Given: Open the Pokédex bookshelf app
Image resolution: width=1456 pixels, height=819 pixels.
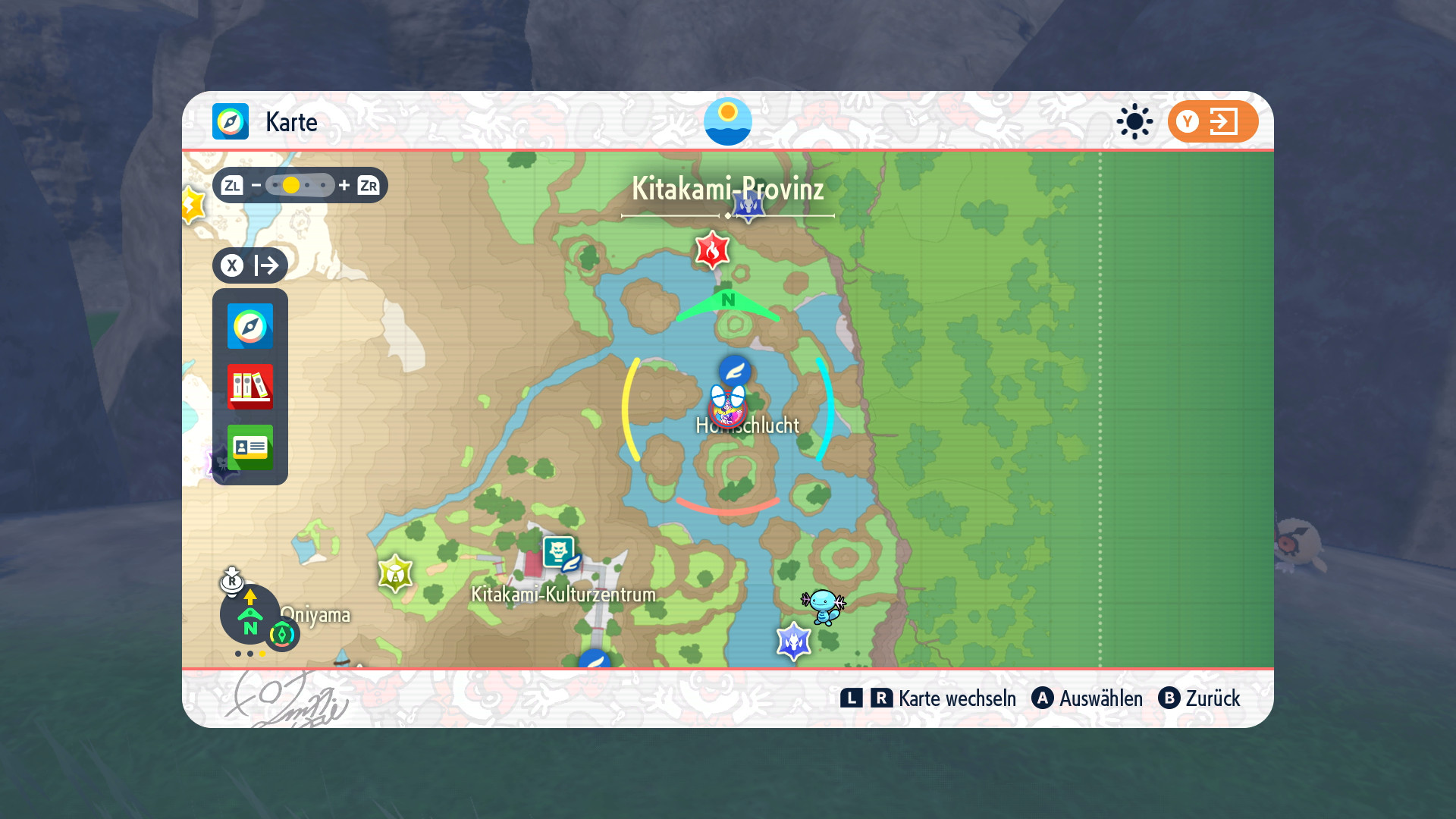Looking at the screenshot, I should 250,386.
